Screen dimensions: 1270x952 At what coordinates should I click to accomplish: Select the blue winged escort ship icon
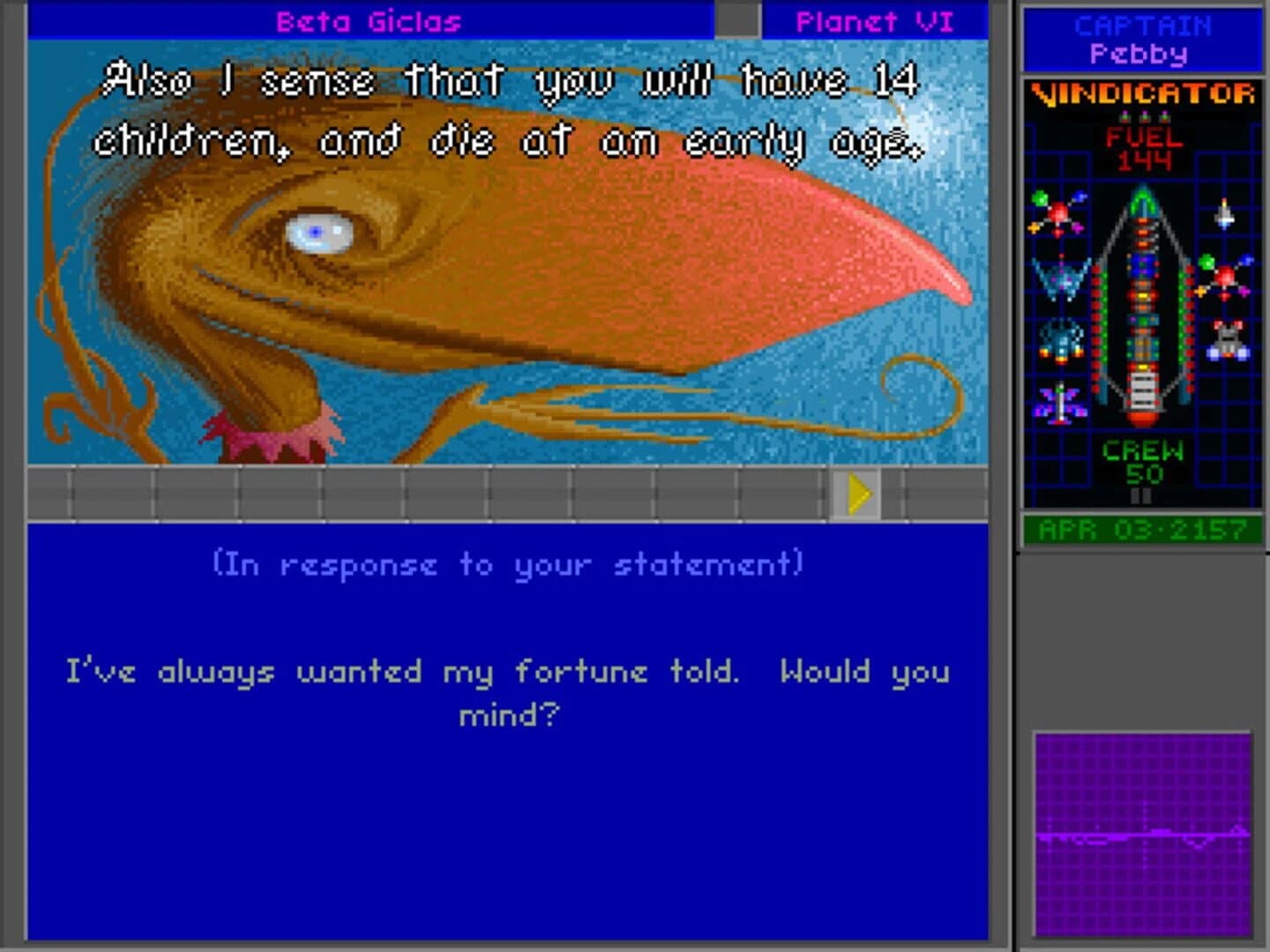(x=1060, y=282)
